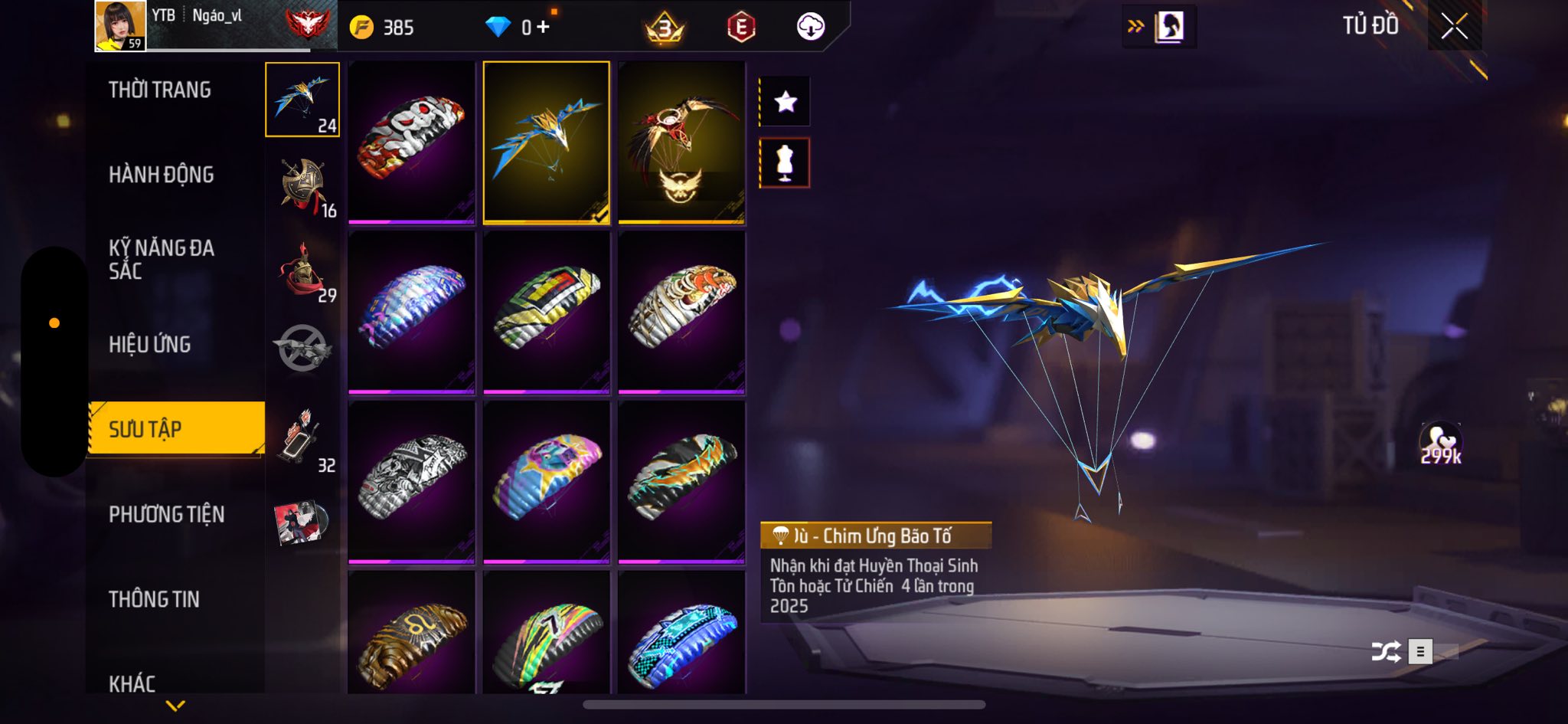Select the black-and-white sketch parachute

(x=412, y=482)
